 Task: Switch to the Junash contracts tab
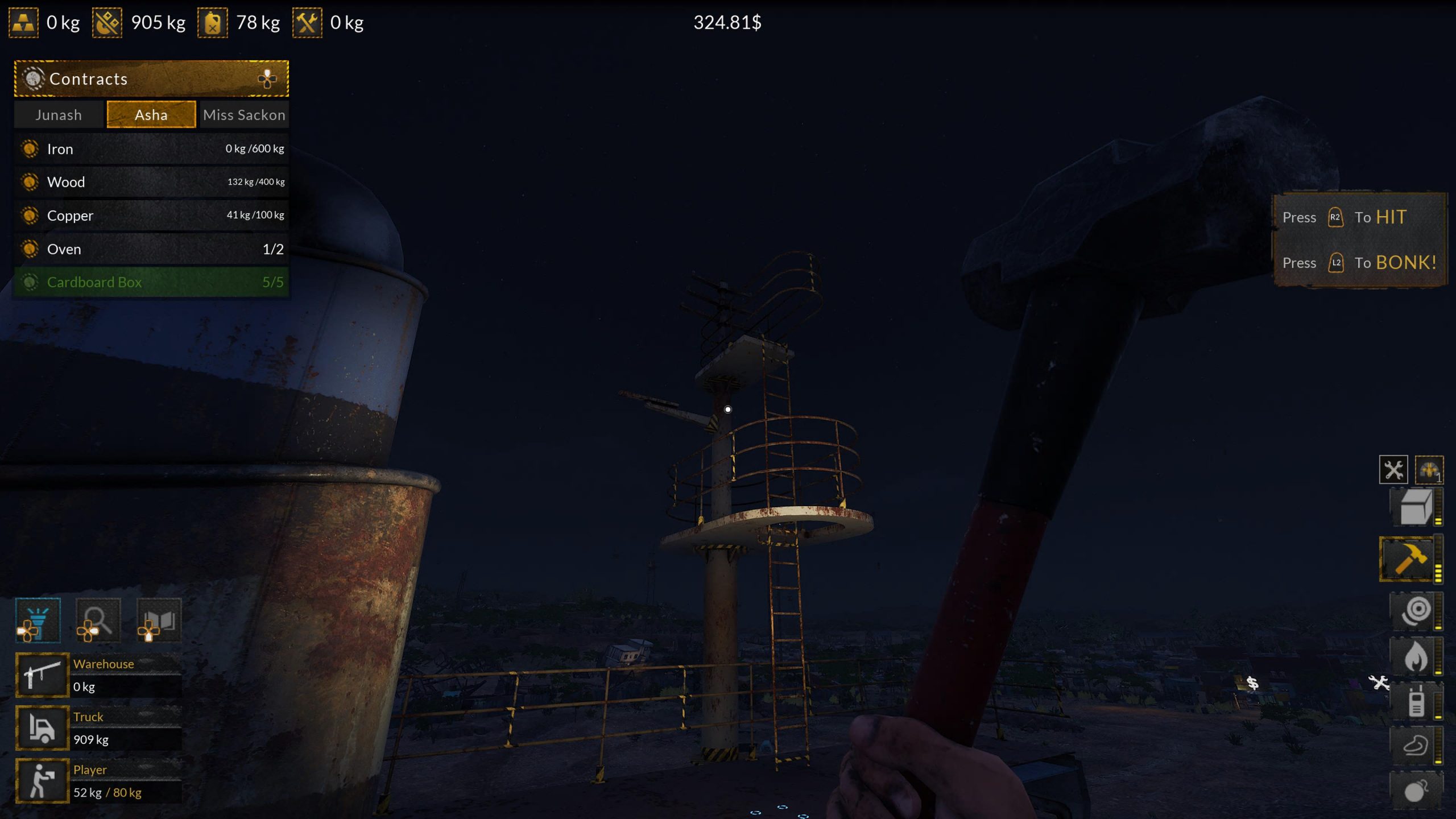[59, 115]
